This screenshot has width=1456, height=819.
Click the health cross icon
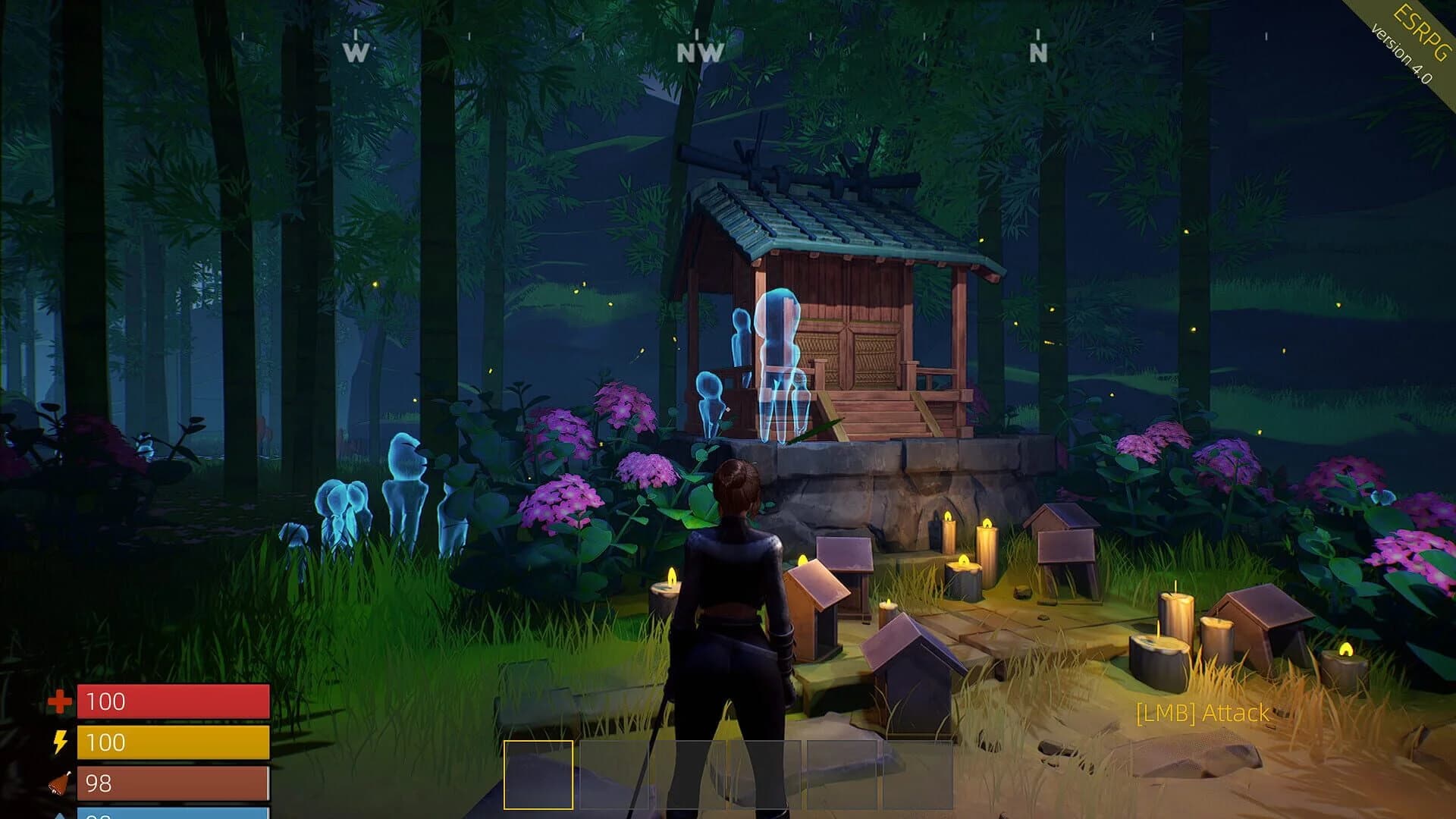(x=59, y=702)
